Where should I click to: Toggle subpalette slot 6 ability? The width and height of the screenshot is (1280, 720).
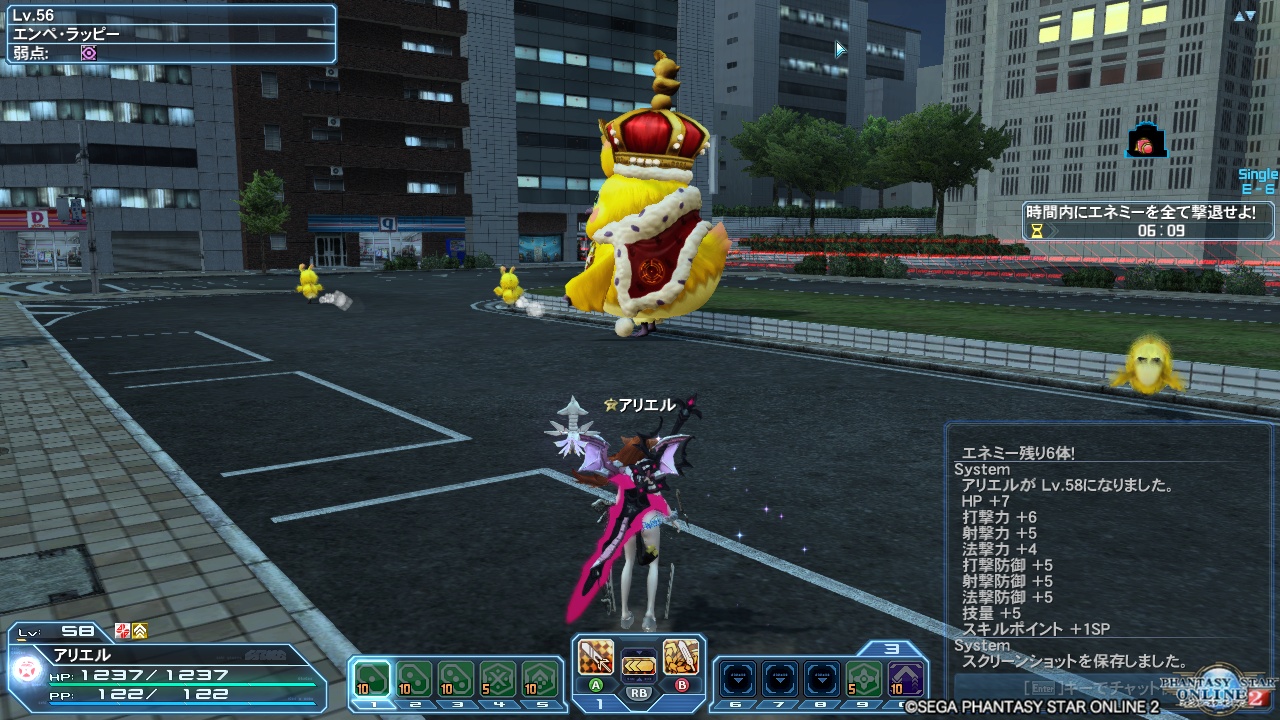[x=737, y=678]
